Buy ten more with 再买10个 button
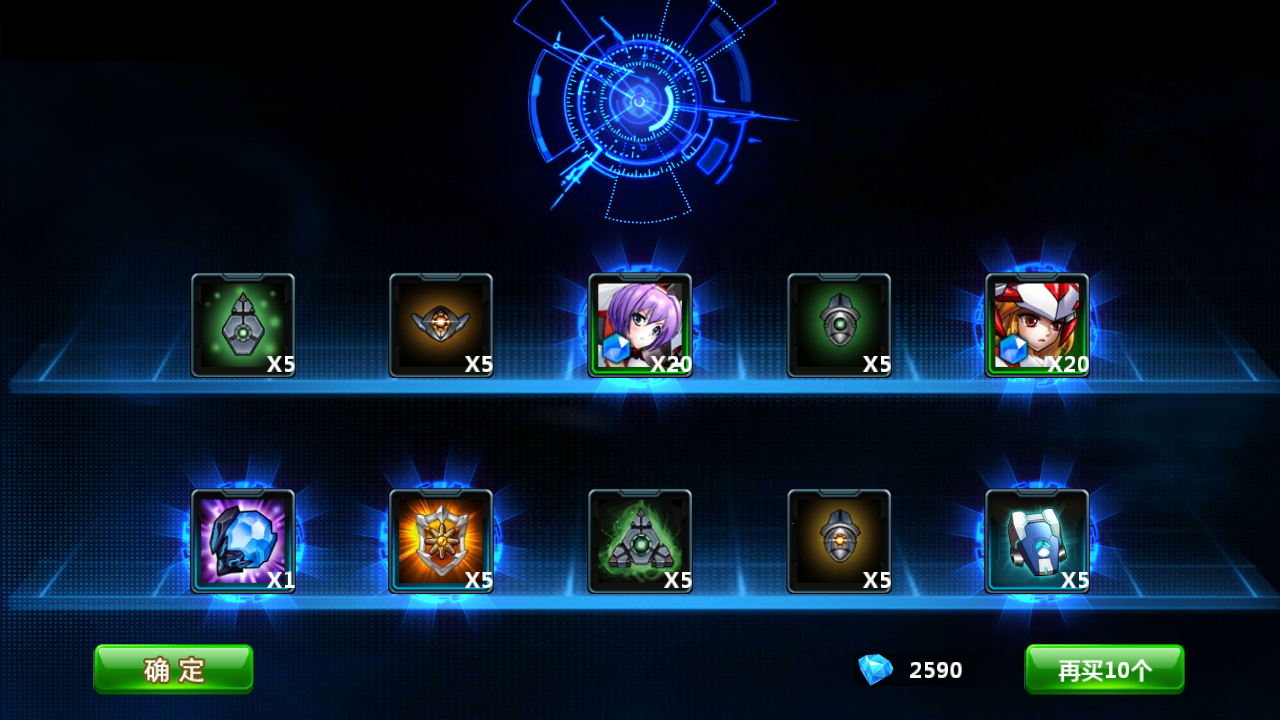This screenshot has height=720, width=1280. [1104, 669]
